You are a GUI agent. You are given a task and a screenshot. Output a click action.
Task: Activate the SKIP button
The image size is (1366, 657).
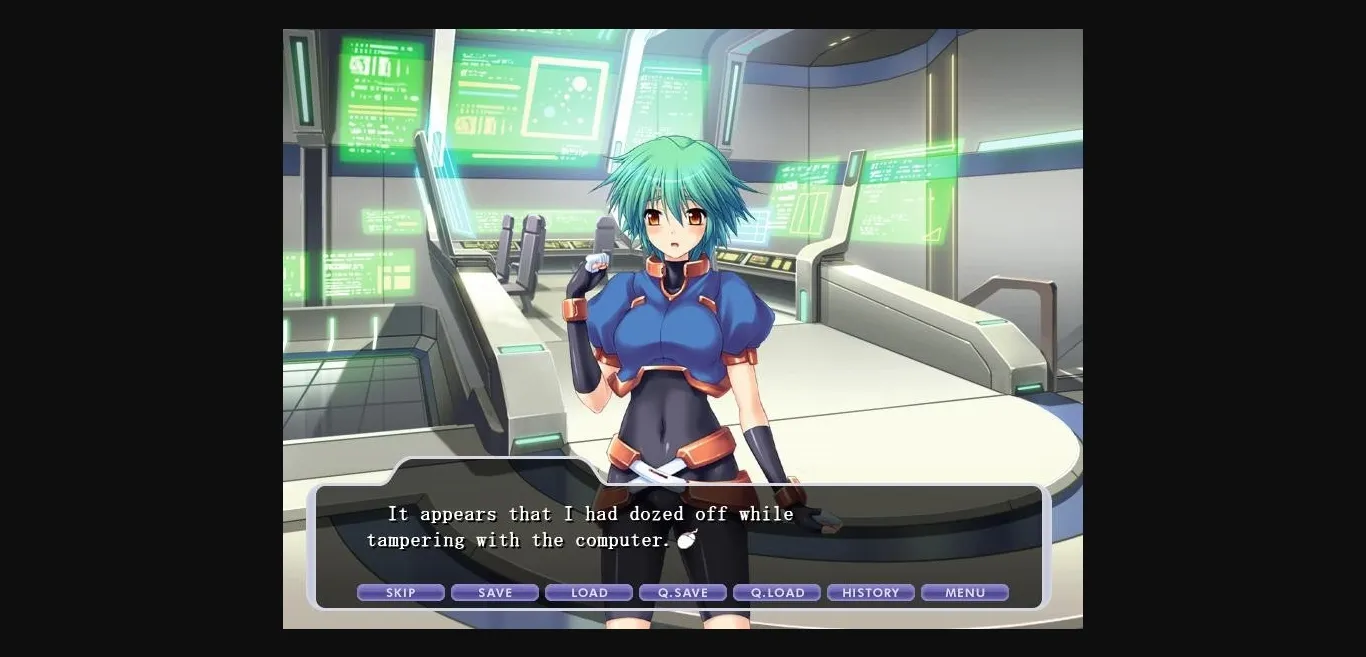(x=400, y=593)
